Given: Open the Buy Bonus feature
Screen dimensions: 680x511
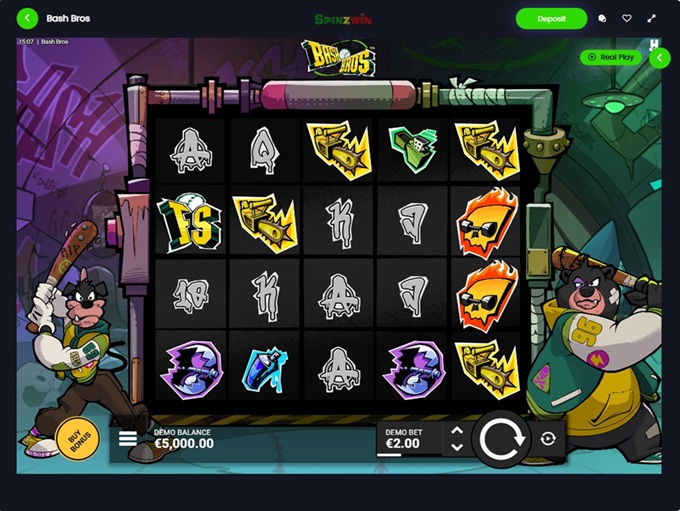Looking at the screenshot, I should click(x=77, y=437).
